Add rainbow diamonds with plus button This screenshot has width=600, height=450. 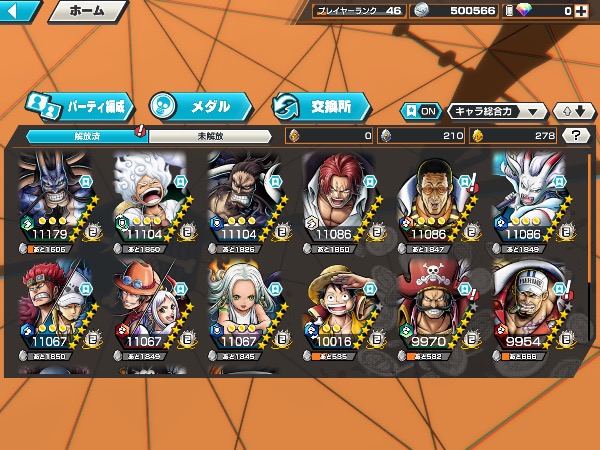pyautogui.click(x=580, y=11)
